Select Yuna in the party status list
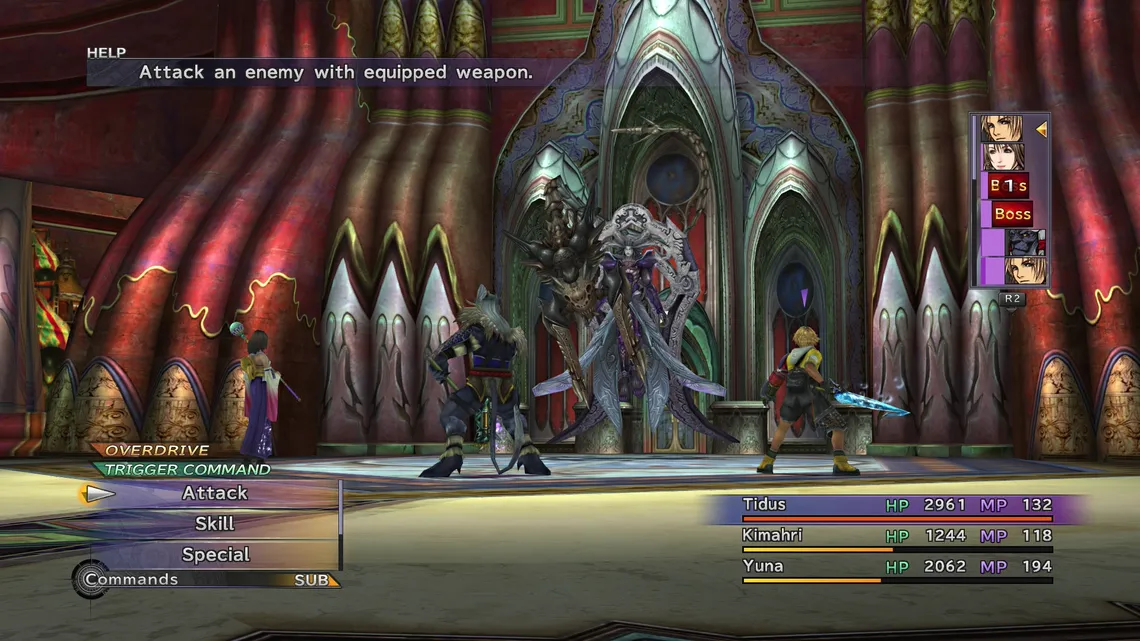 (x=762, y=567)
